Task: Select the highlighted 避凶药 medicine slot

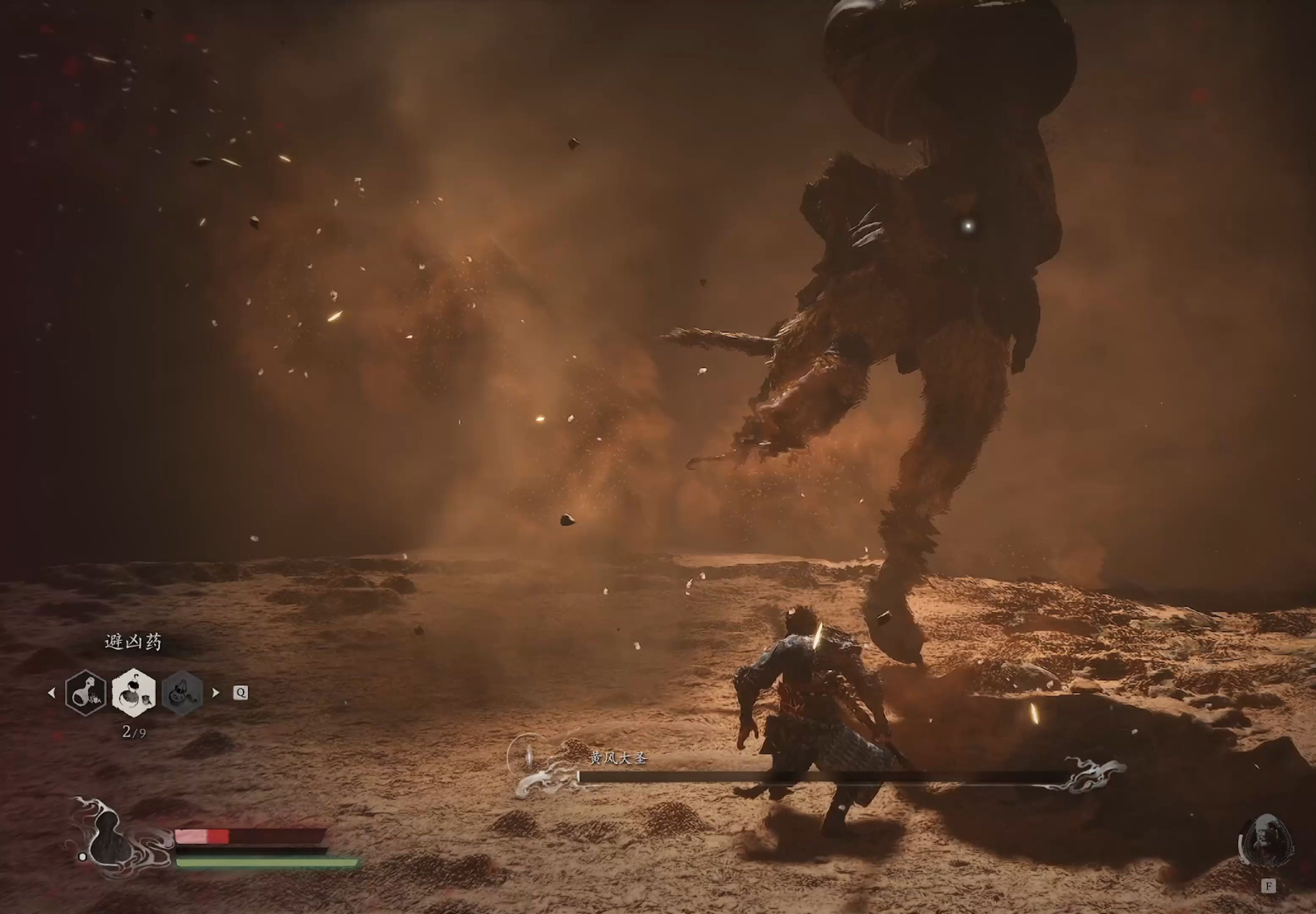Action: pyautogui.click(x=133, y=692)
